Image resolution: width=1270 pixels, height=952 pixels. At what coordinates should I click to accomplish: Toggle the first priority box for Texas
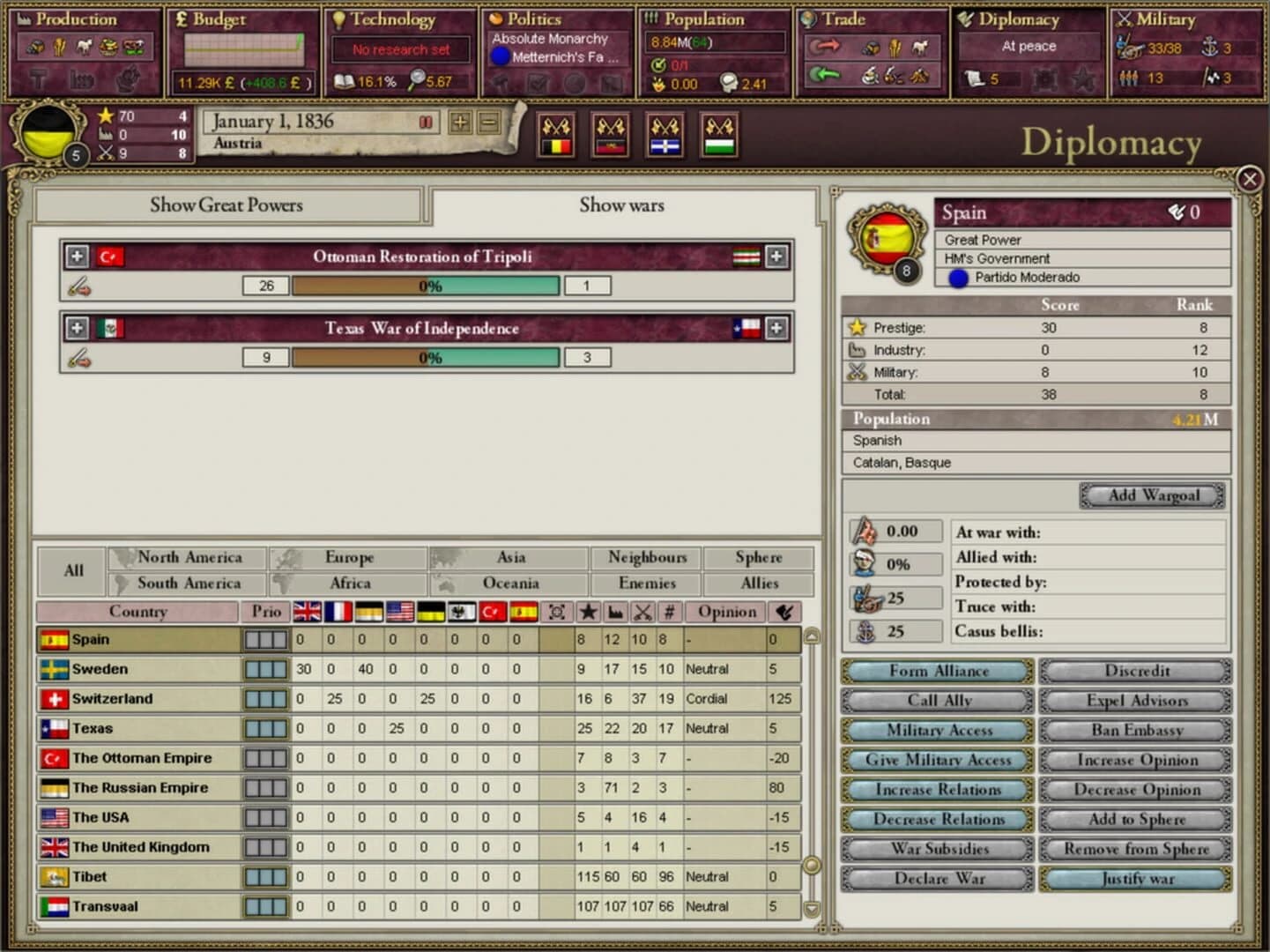253,728
